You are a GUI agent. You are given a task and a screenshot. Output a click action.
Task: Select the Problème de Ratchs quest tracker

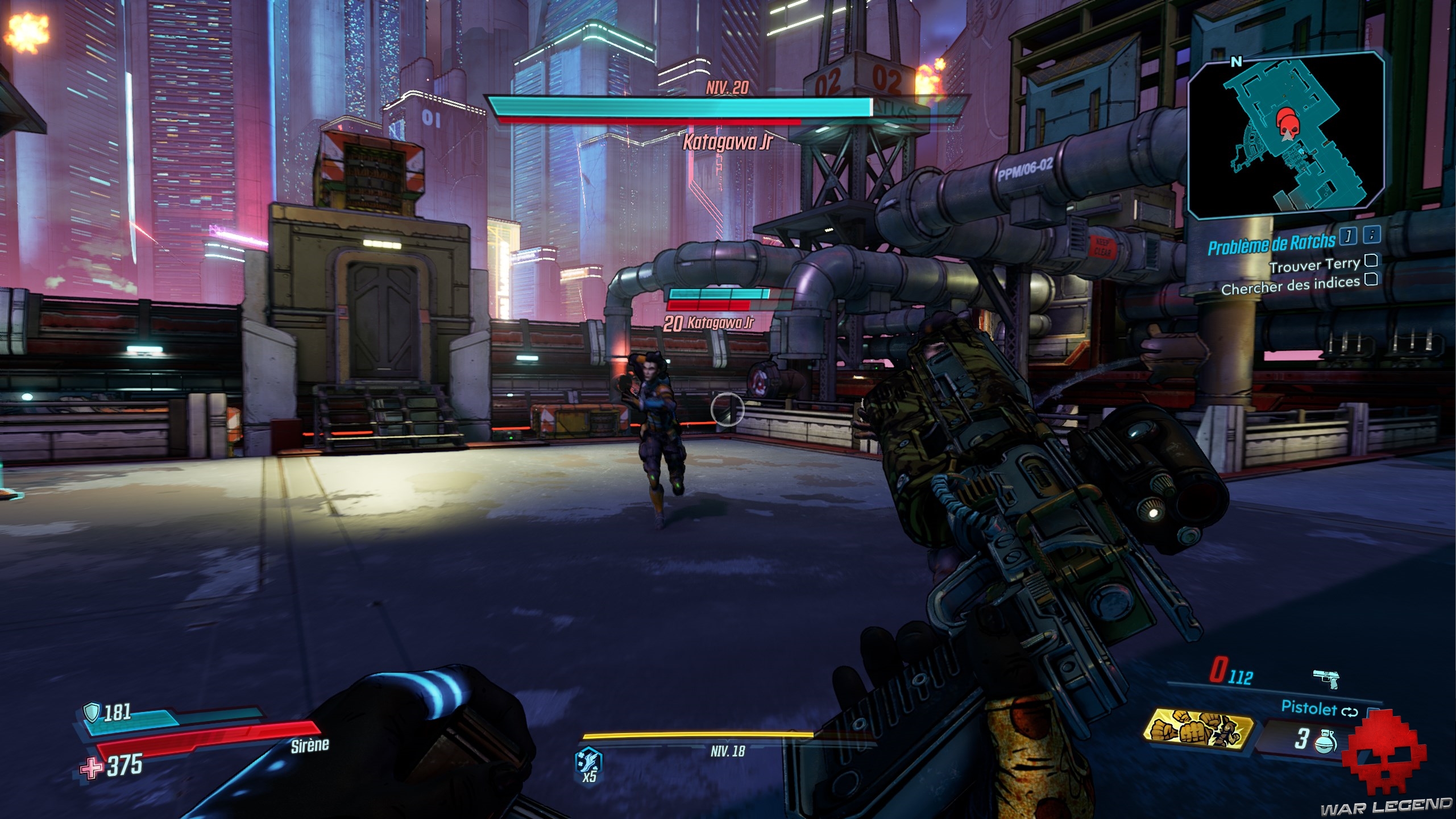pyautogui.click(x=1271, y=243)
